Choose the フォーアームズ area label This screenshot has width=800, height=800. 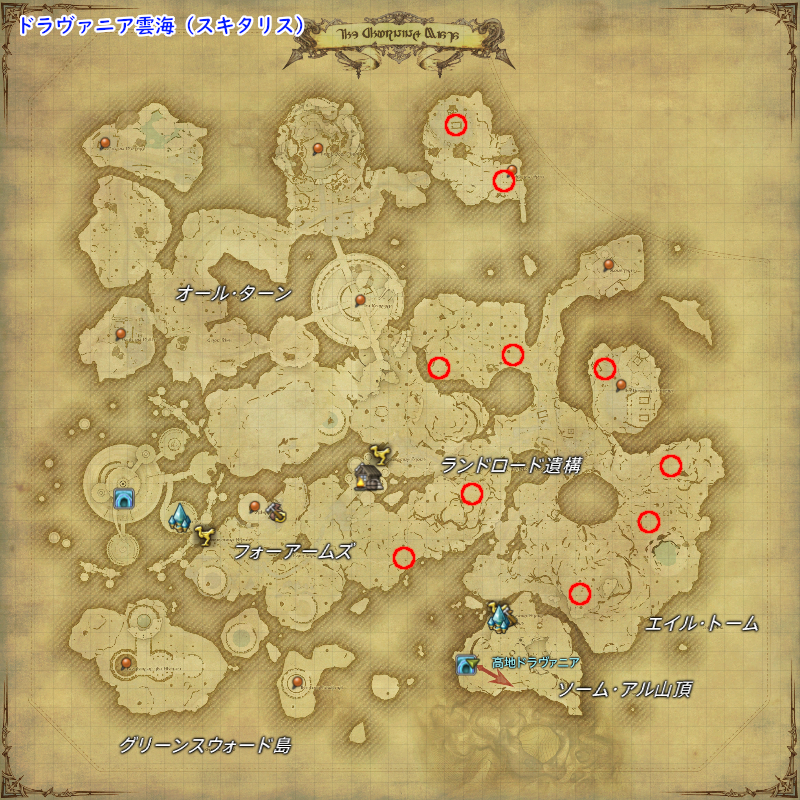[293, 551]
